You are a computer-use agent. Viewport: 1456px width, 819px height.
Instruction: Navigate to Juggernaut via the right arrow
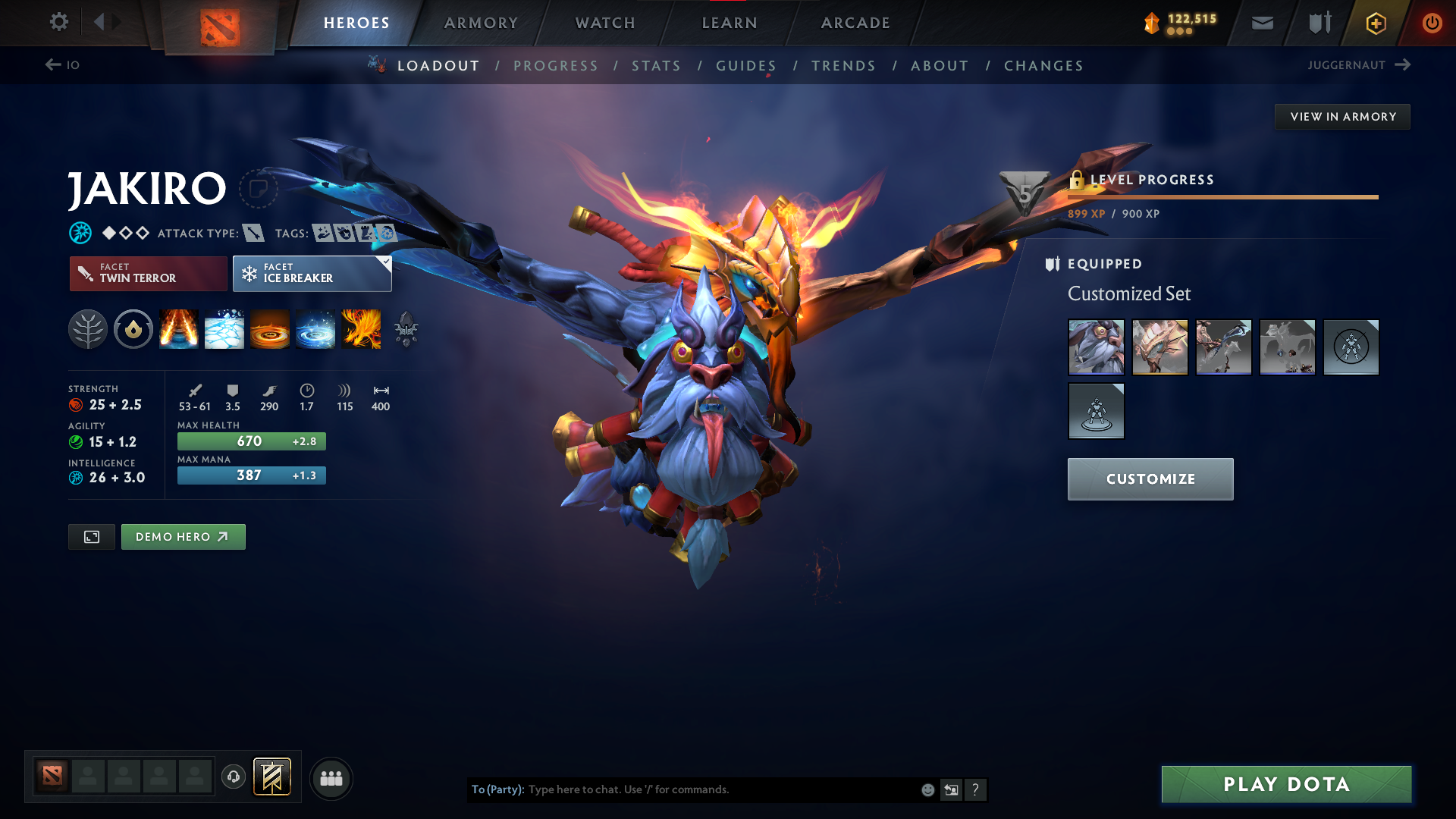(1401, 65)
